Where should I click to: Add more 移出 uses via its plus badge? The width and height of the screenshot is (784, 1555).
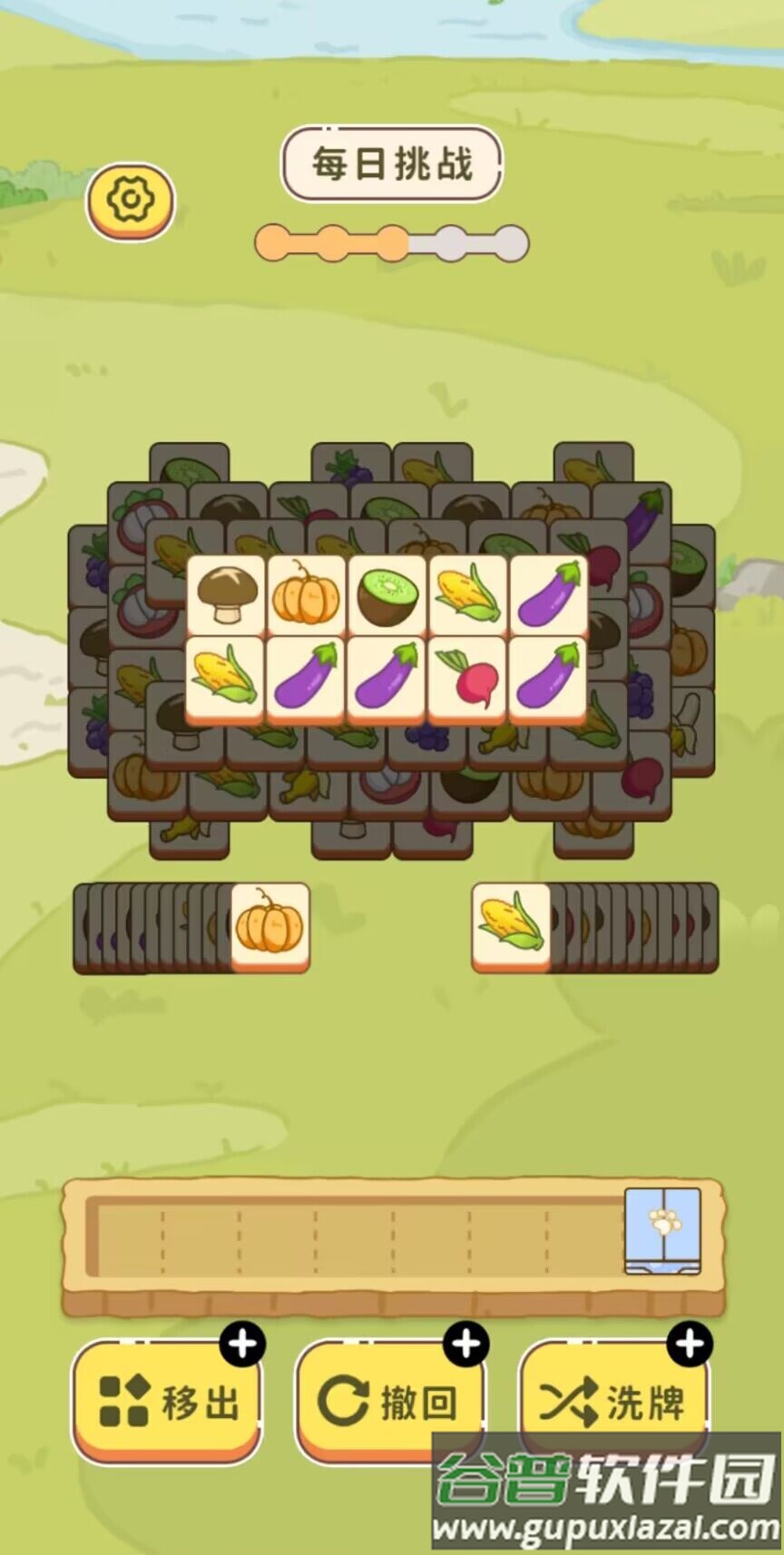[x=243, y=1343]
